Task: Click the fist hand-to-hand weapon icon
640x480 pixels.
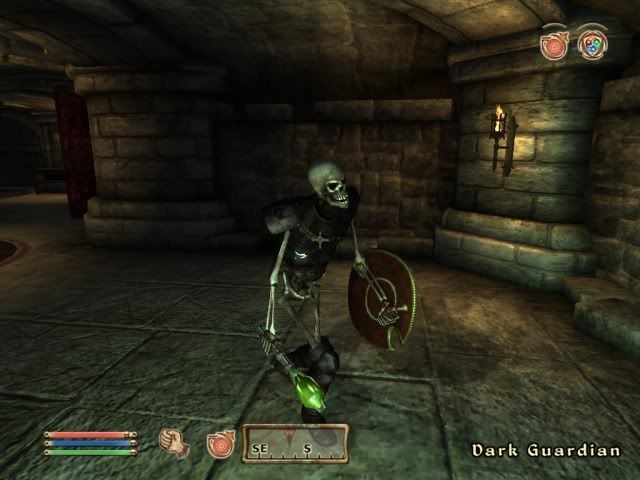Action: click(x=174, y=441)
